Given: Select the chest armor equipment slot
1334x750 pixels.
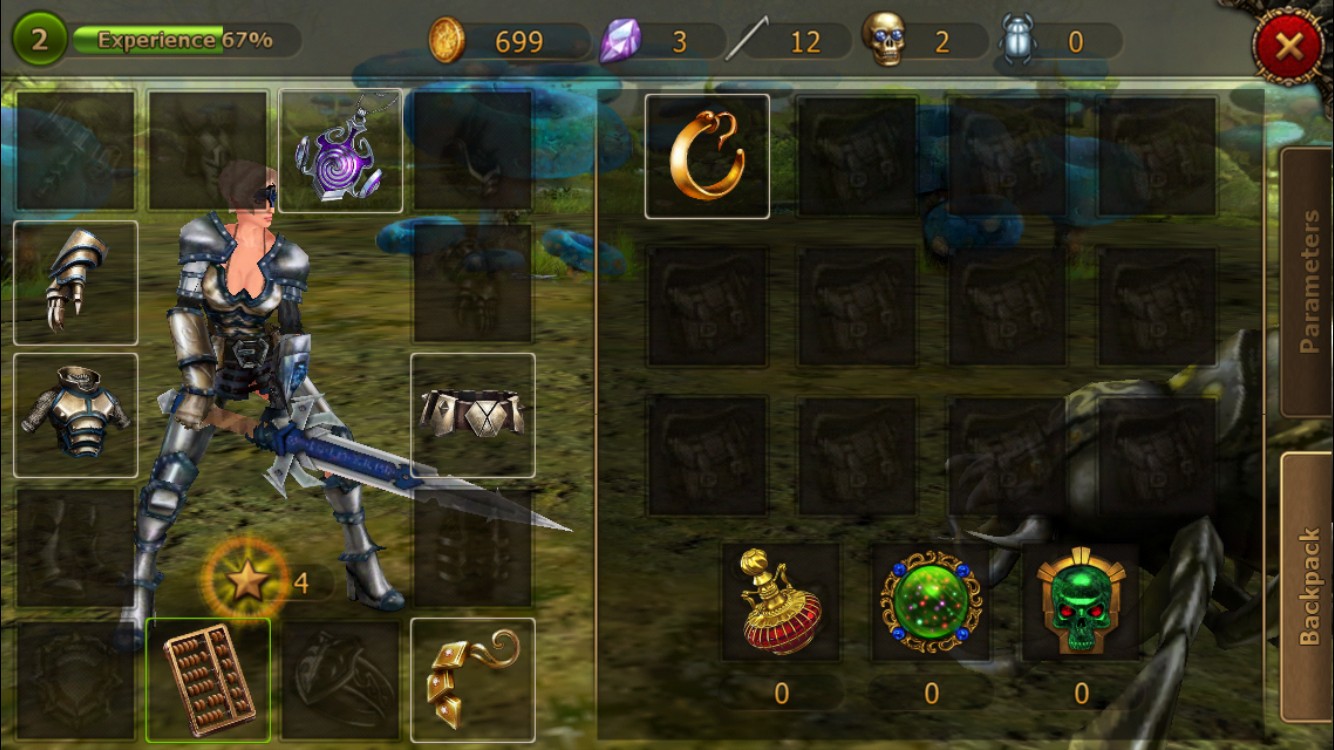Looking at the screenshot, I should 76,415.
